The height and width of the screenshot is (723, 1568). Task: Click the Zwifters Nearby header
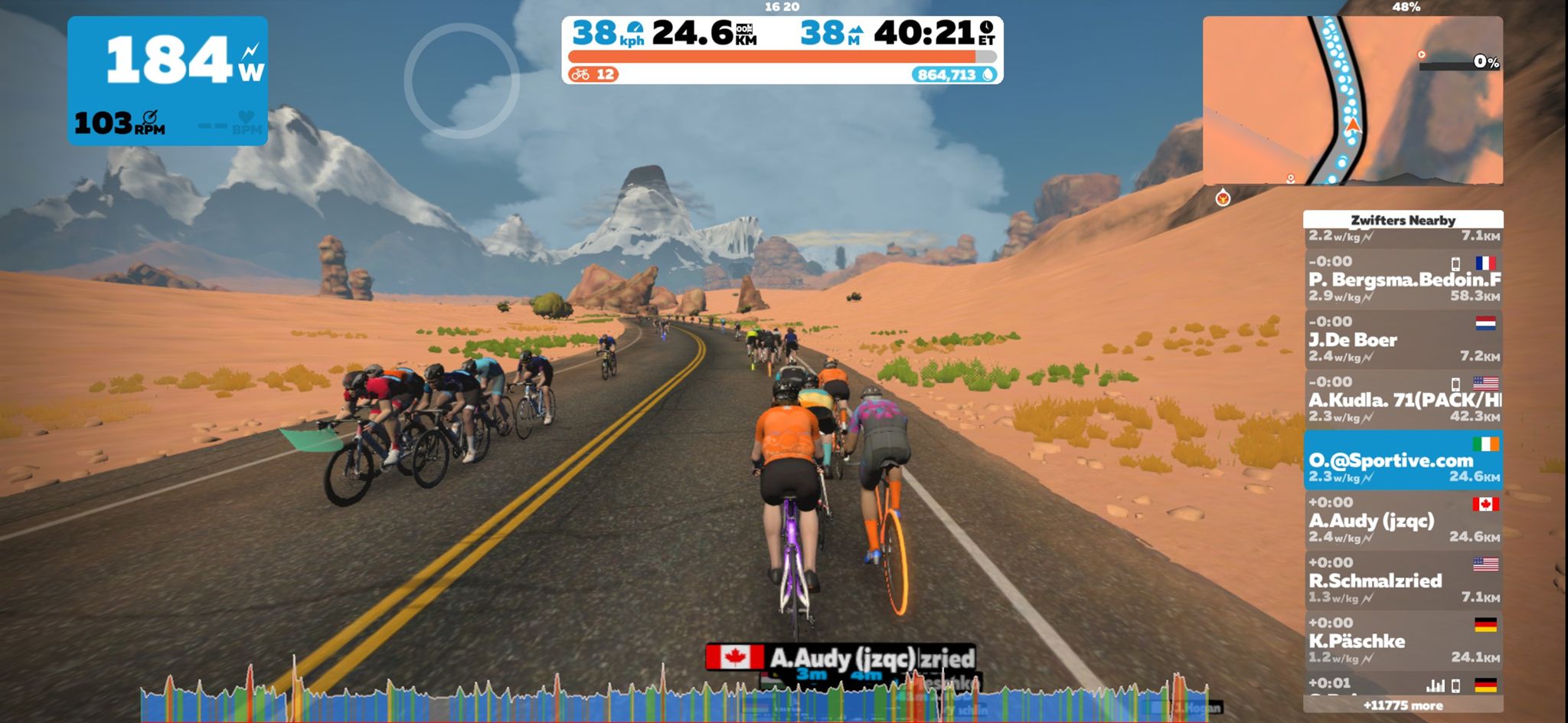click(1403, 220)
